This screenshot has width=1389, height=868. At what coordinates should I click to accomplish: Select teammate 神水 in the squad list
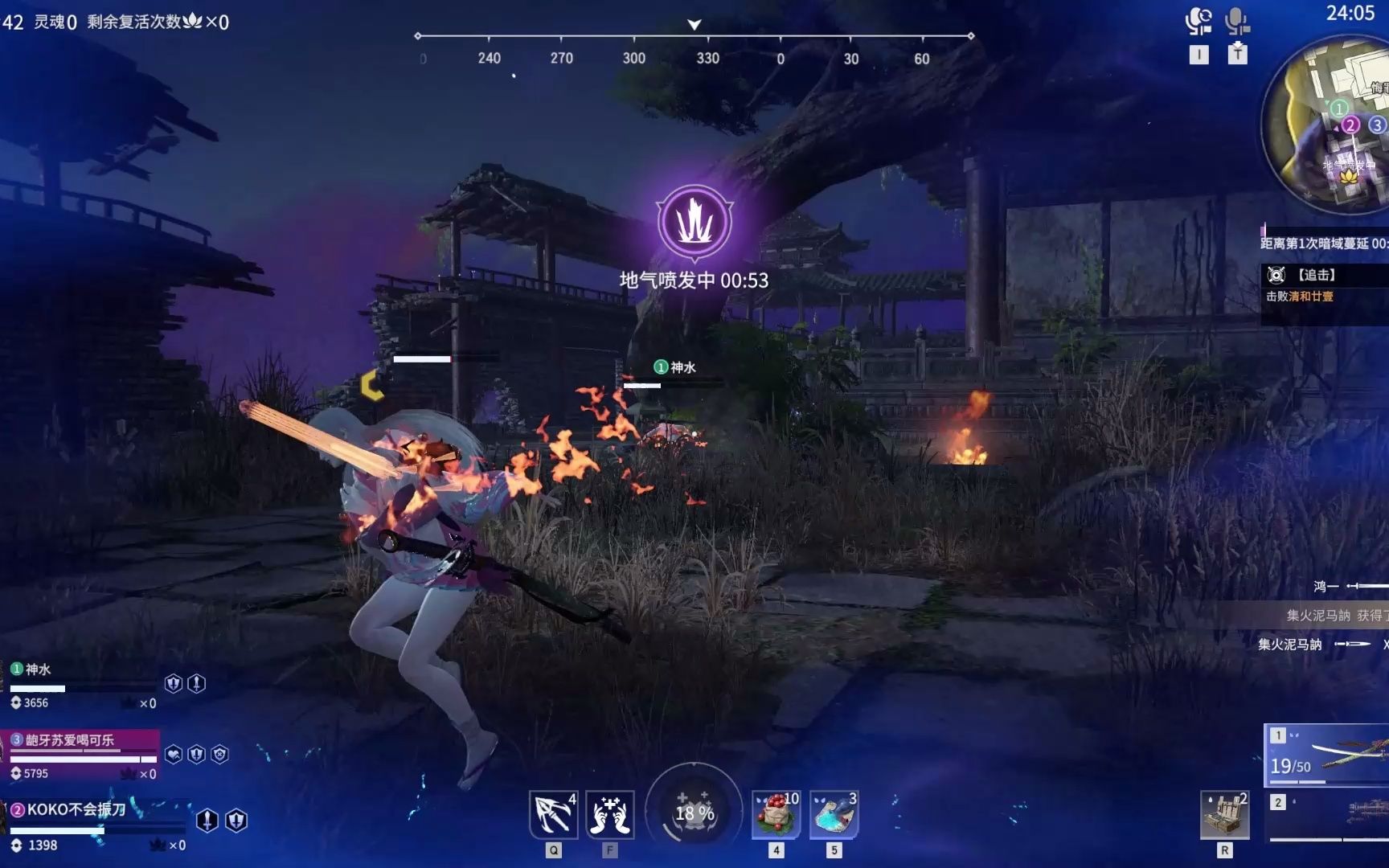point(39,669)
